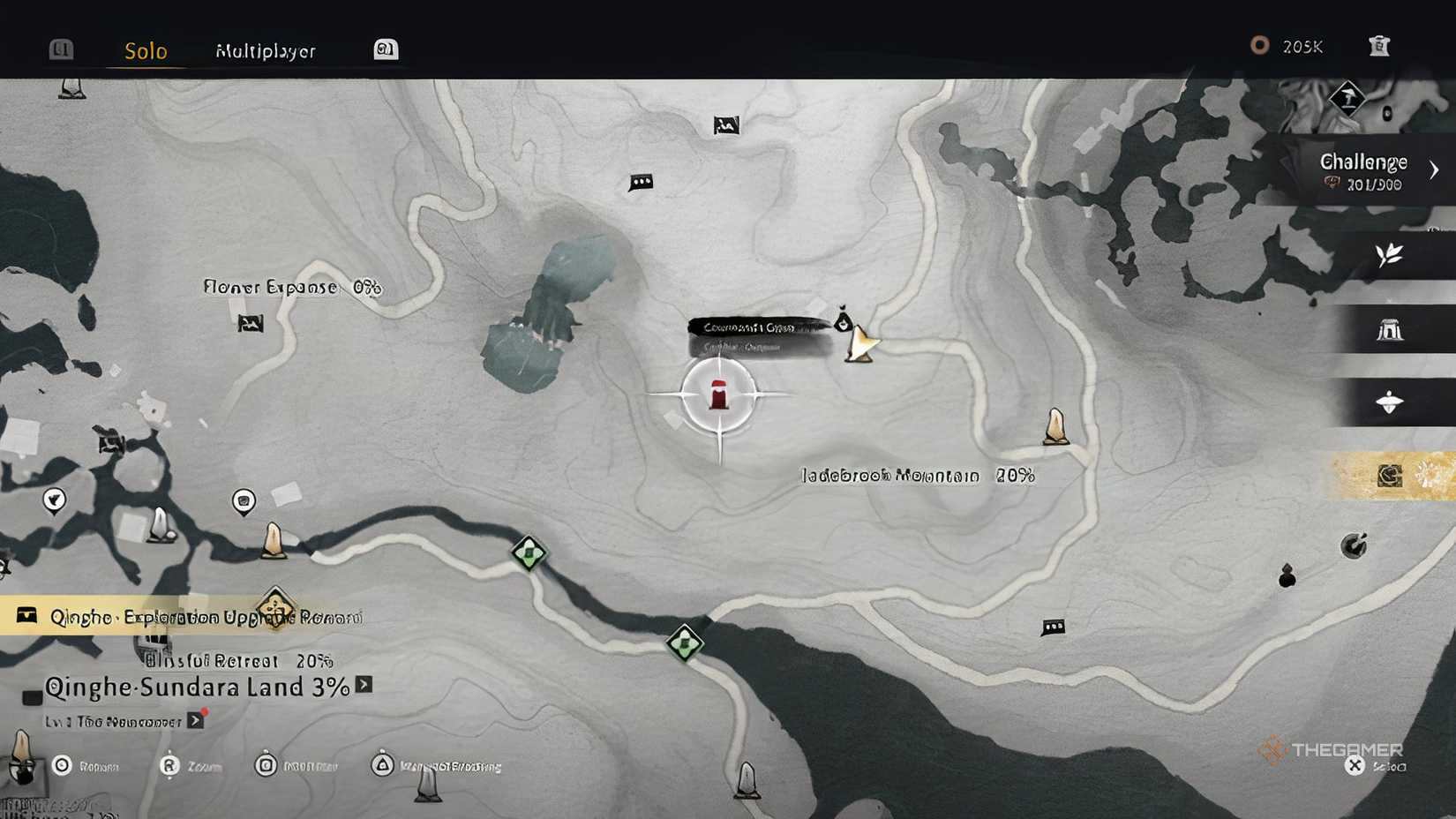The image size is (1456, 819).
Task: Select the gold seal icon on highlighted sidebar row
Action: point(1389,475)
